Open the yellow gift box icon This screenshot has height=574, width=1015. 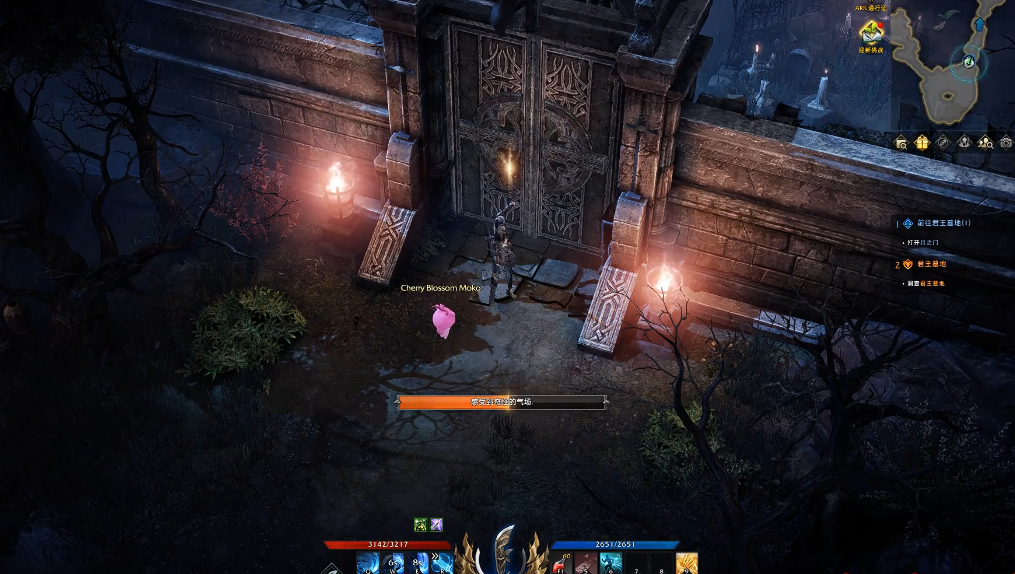pos(922,143)
